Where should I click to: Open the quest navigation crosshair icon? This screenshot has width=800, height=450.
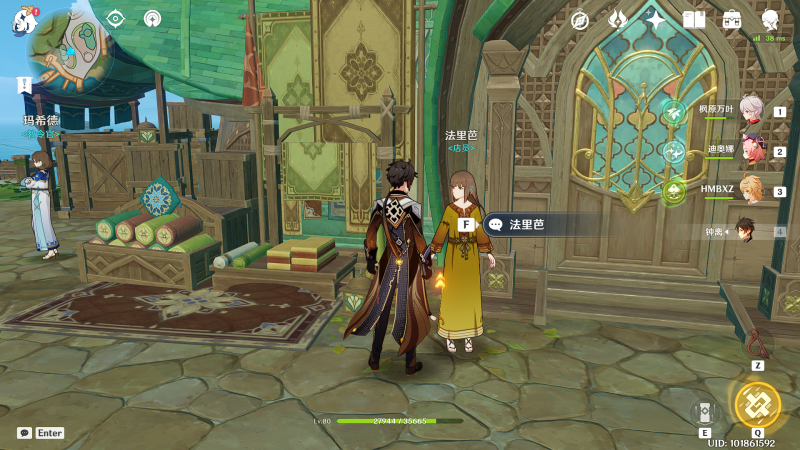click(116, 18)
